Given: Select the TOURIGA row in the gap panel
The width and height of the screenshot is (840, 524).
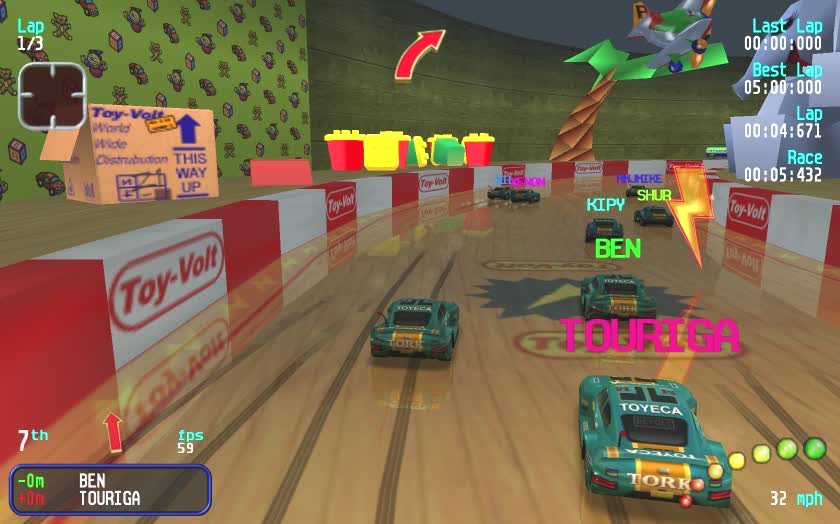Looking at the screenshot, I should click(110, 498).
